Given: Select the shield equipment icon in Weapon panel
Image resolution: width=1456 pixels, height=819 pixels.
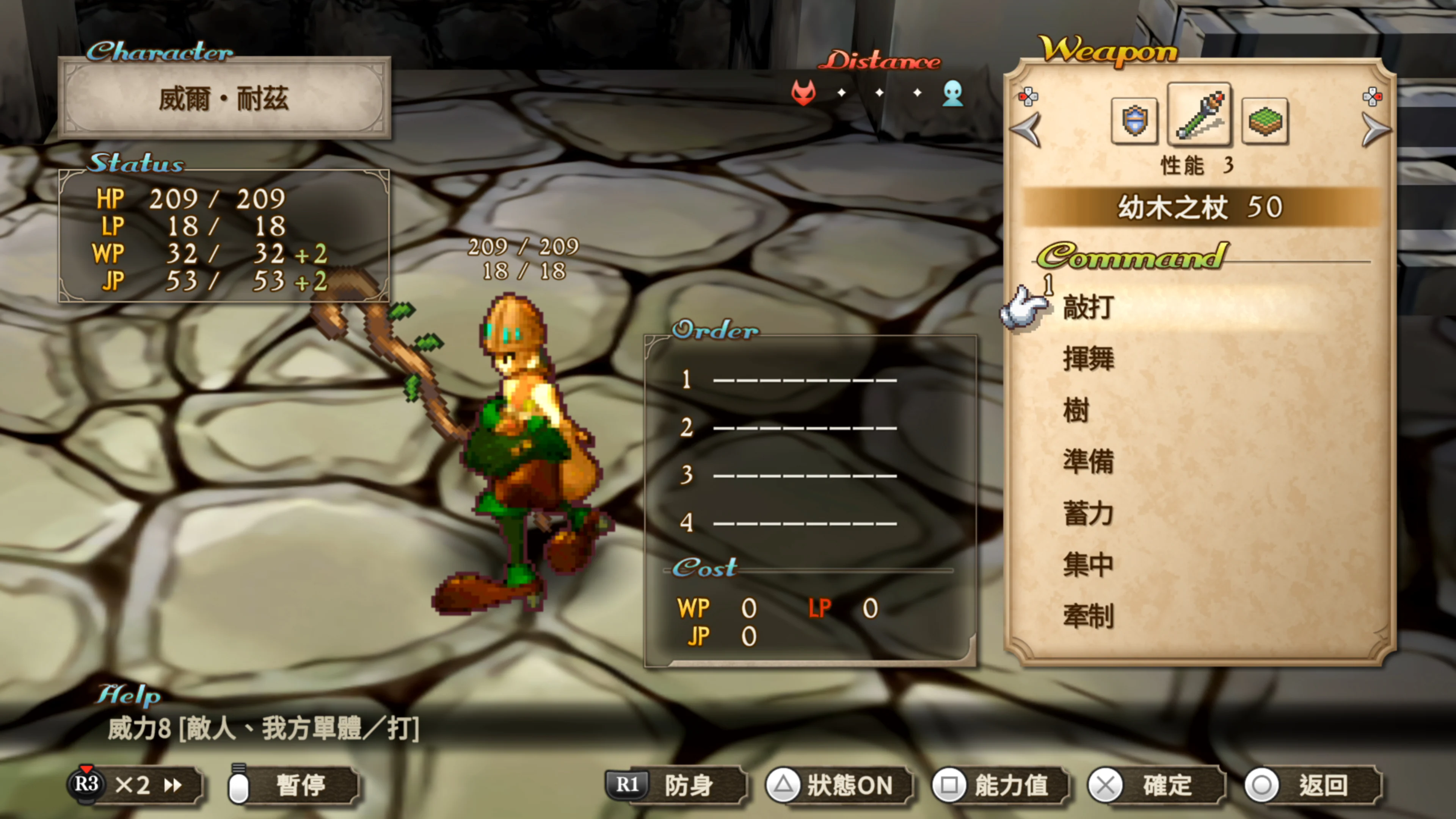Looking at the screenshot, I should (x=1135, y=120).
